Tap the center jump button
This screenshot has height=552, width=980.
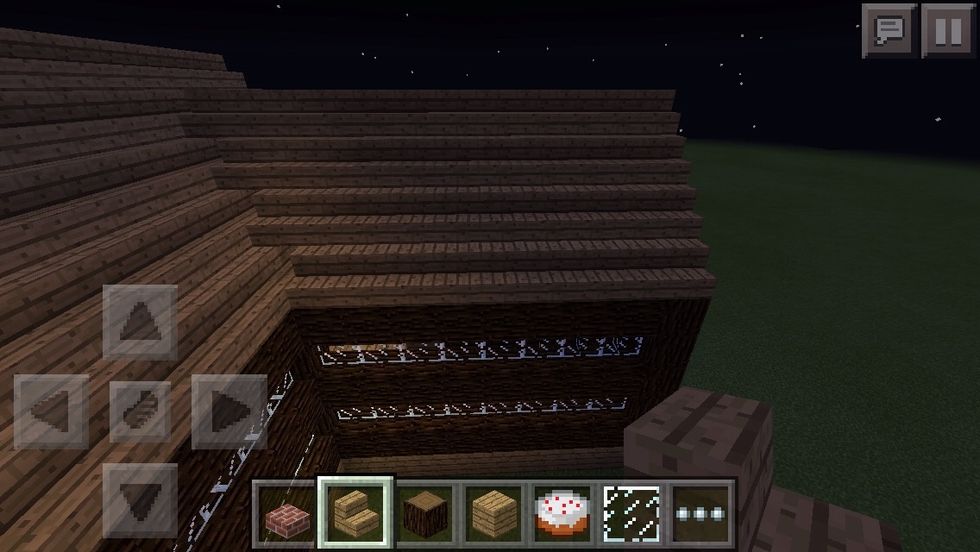tap(140, 411)
